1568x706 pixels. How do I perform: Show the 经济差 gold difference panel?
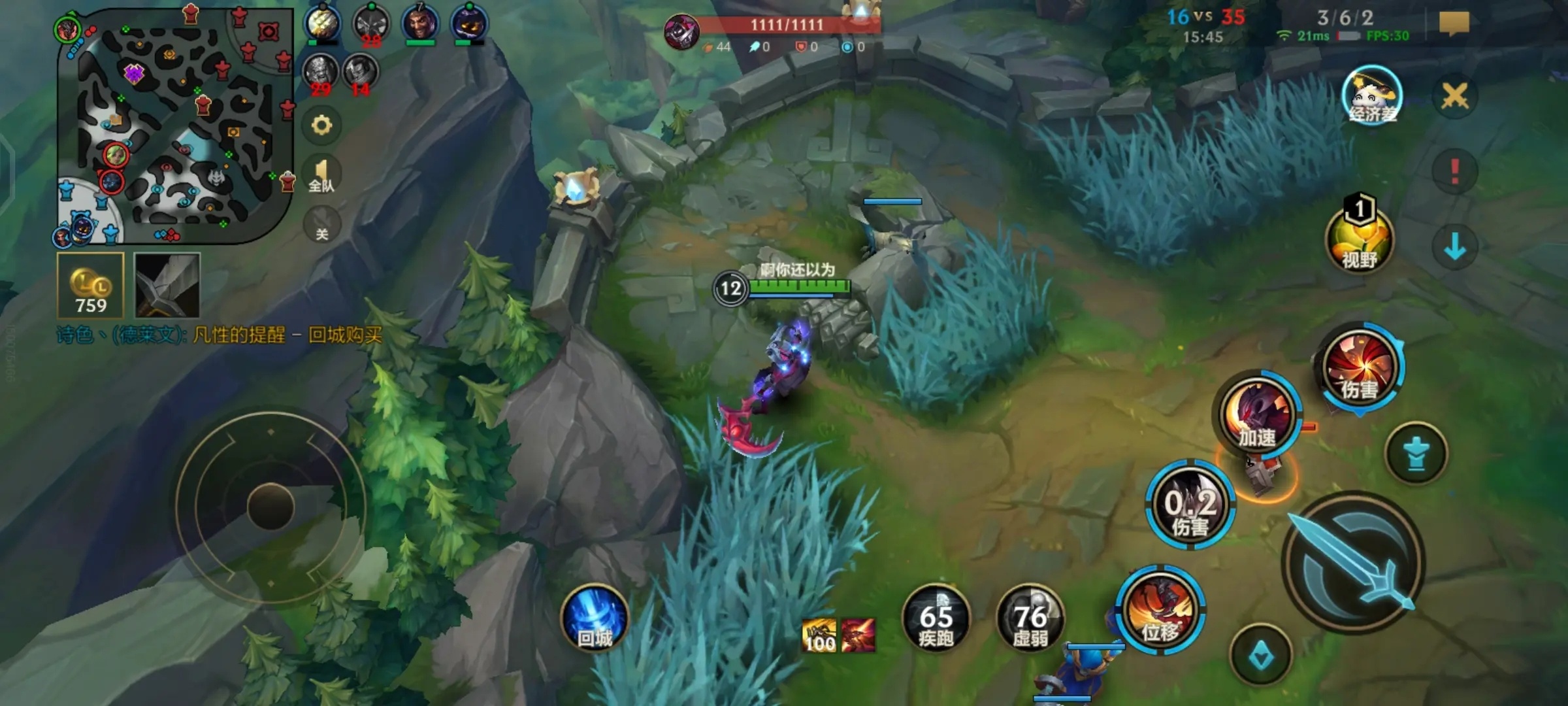click(1372, 97)
